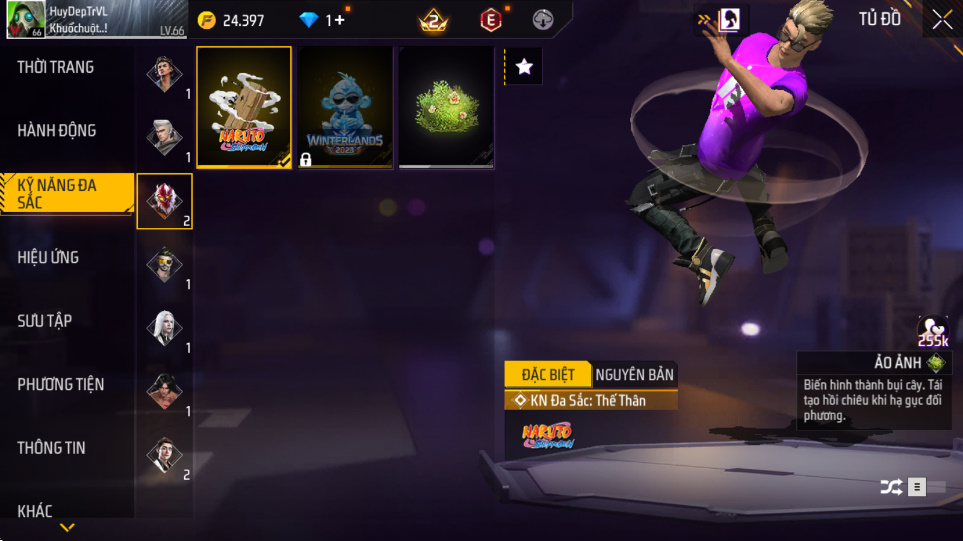Choose the Kỹ Năng Đa Sắc category
Screen dimensions: 963x541
(66, 194)
